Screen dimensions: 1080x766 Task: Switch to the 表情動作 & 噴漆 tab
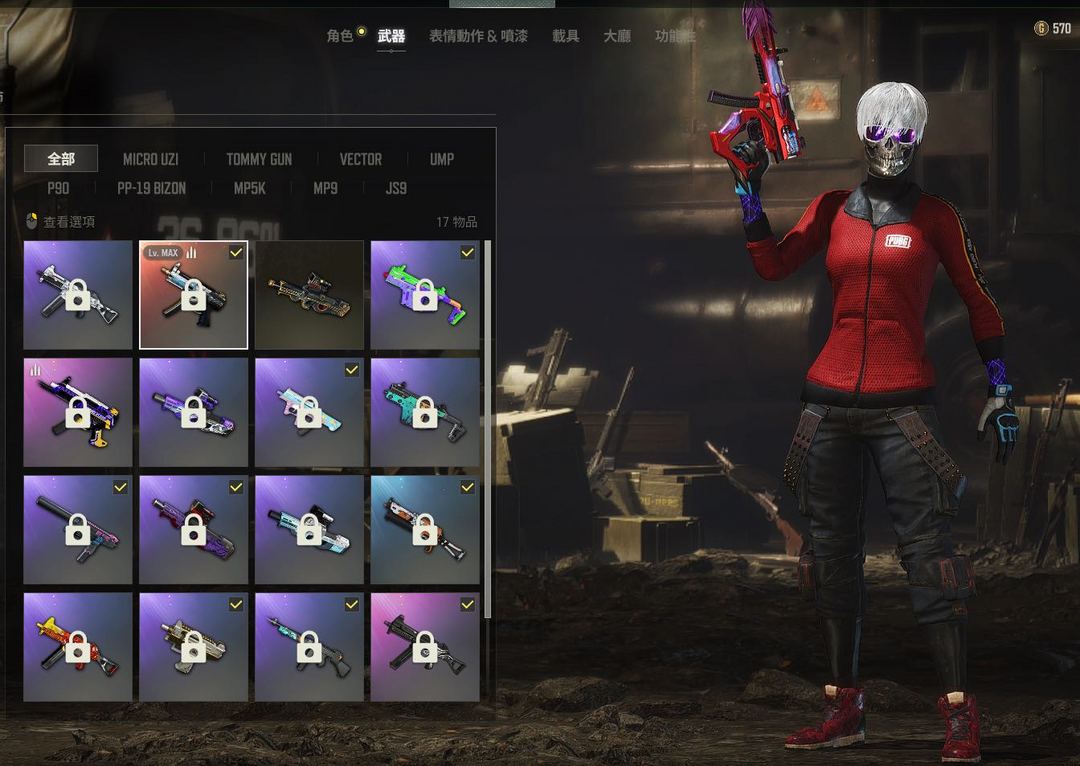point(478,36)
